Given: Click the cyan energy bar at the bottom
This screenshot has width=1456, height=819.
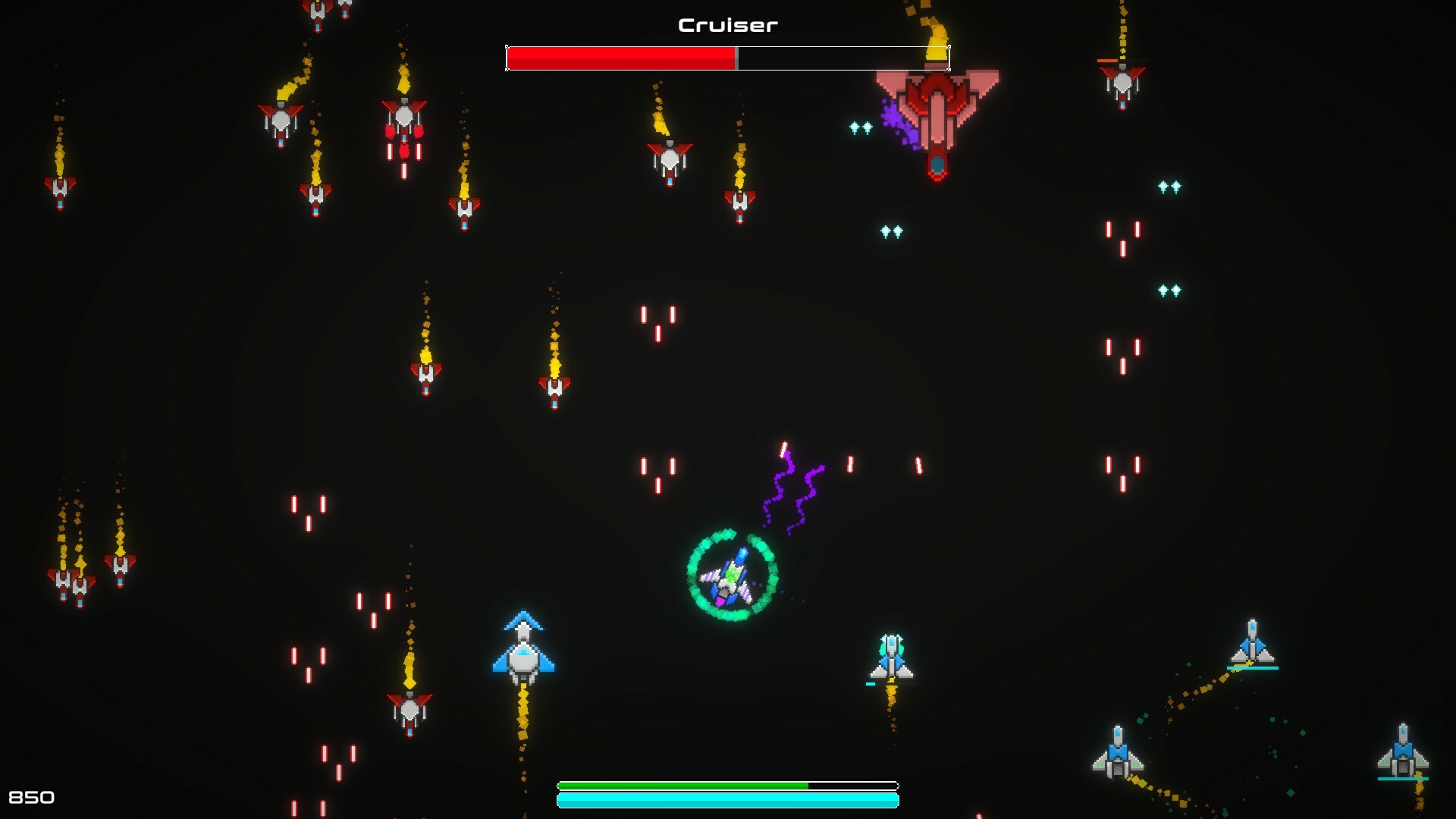Looking at the screenshot, I should [728, 800].
